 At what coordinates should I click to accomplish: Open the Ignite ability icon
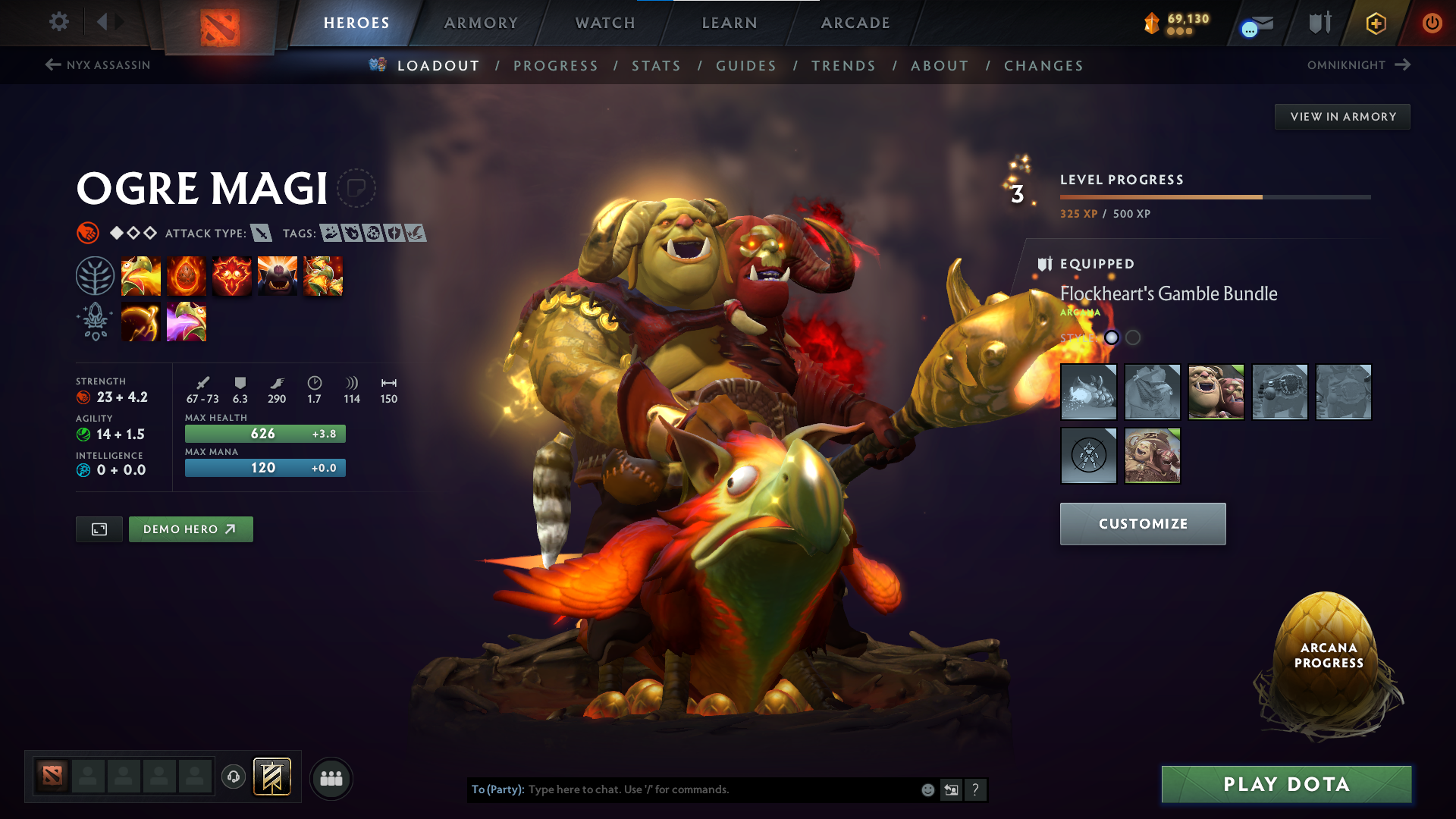click(x=187, y=275)
